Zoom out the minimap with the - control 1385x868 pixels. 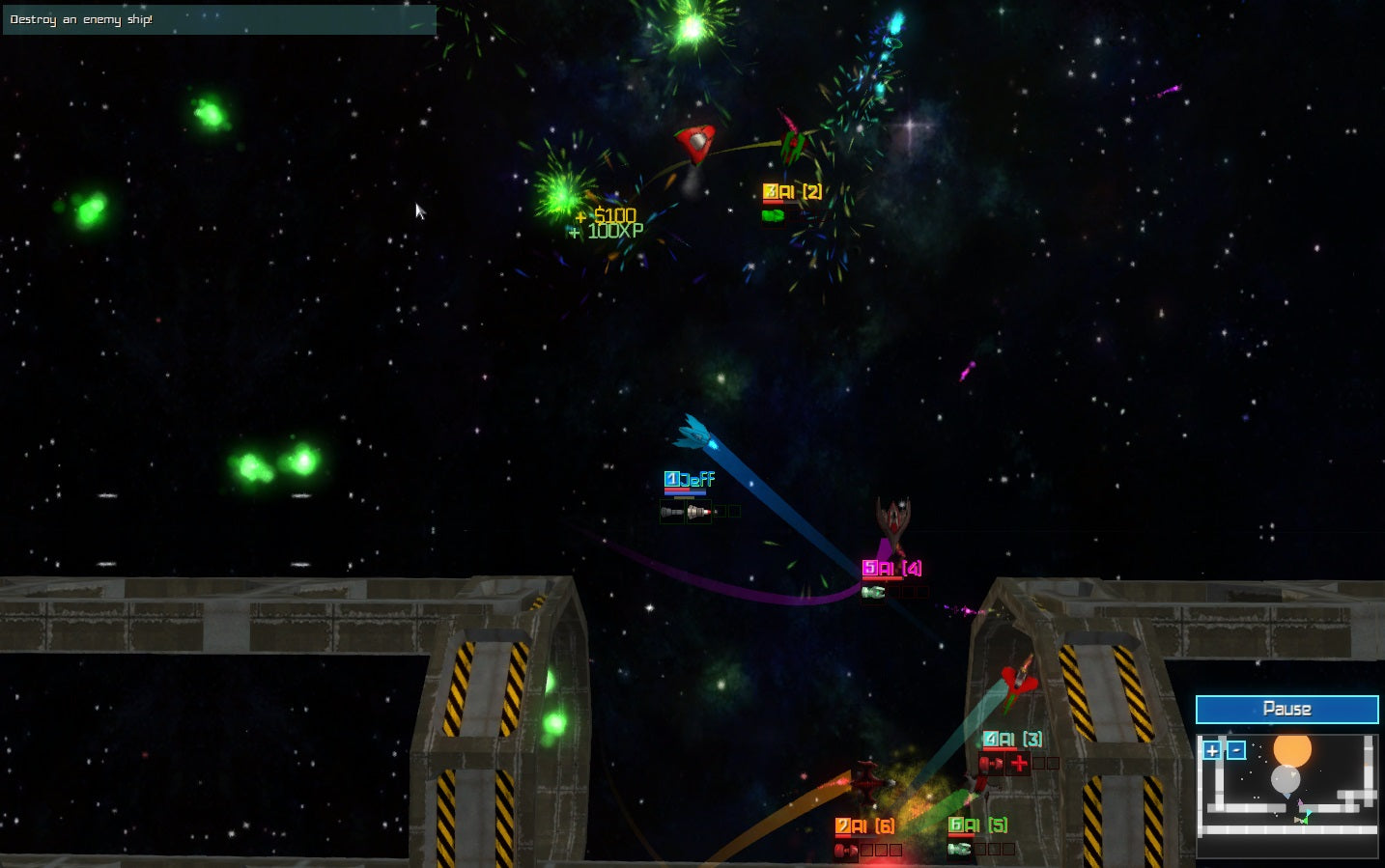[1236, 750]
